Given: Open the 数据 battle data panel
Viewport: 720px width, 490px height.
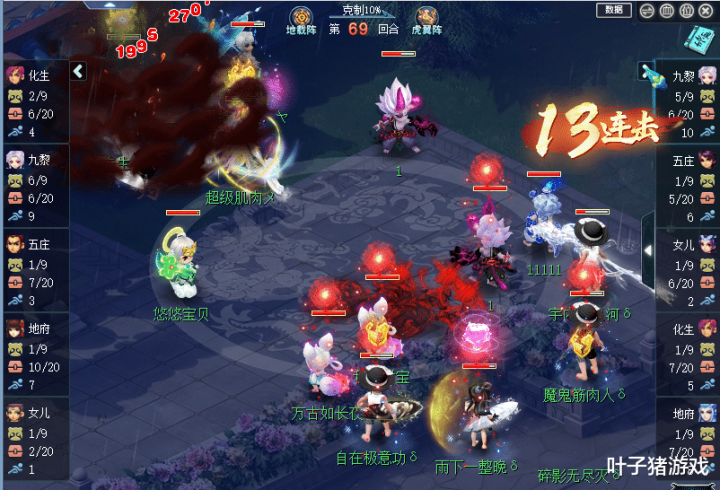Looking at the screenshot, I should [x=613, y=10].
